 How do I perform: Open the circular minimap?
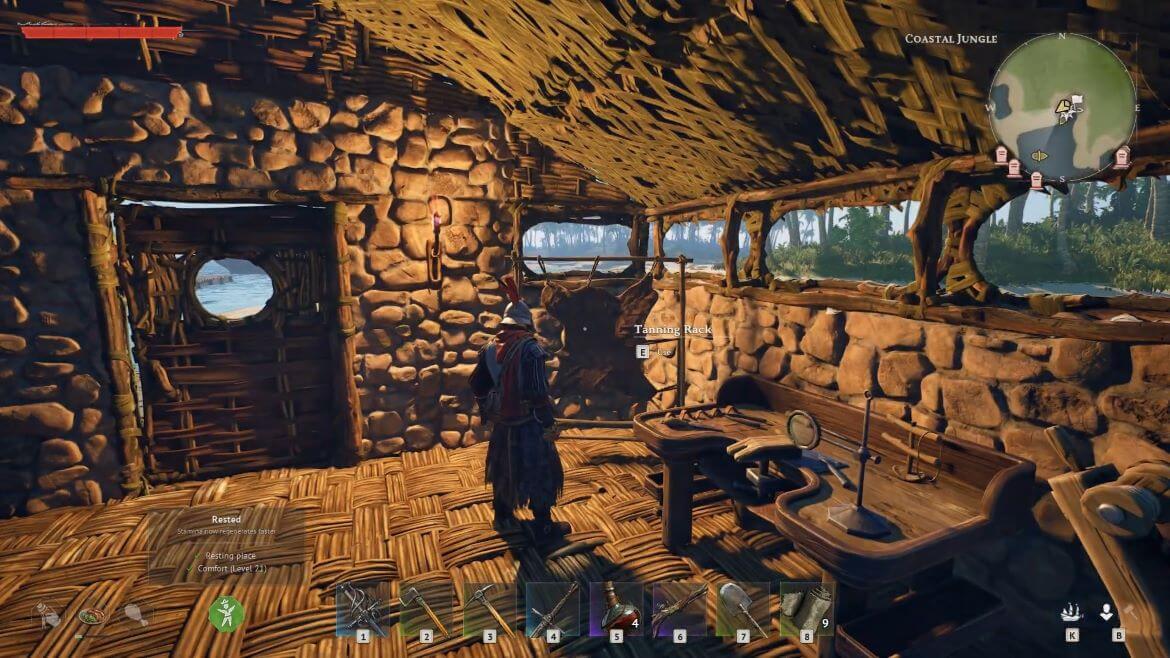tap(1062, 107)
